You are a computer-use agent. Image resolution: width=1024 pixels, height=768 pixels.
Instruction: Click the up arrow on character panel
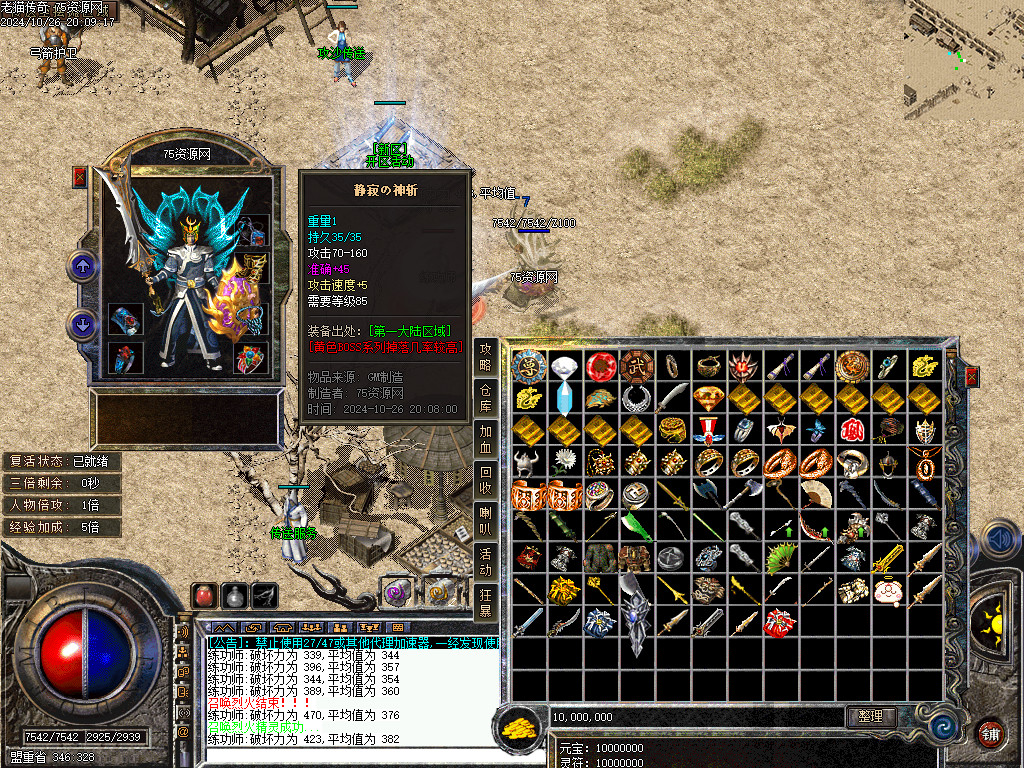(82, 267)
